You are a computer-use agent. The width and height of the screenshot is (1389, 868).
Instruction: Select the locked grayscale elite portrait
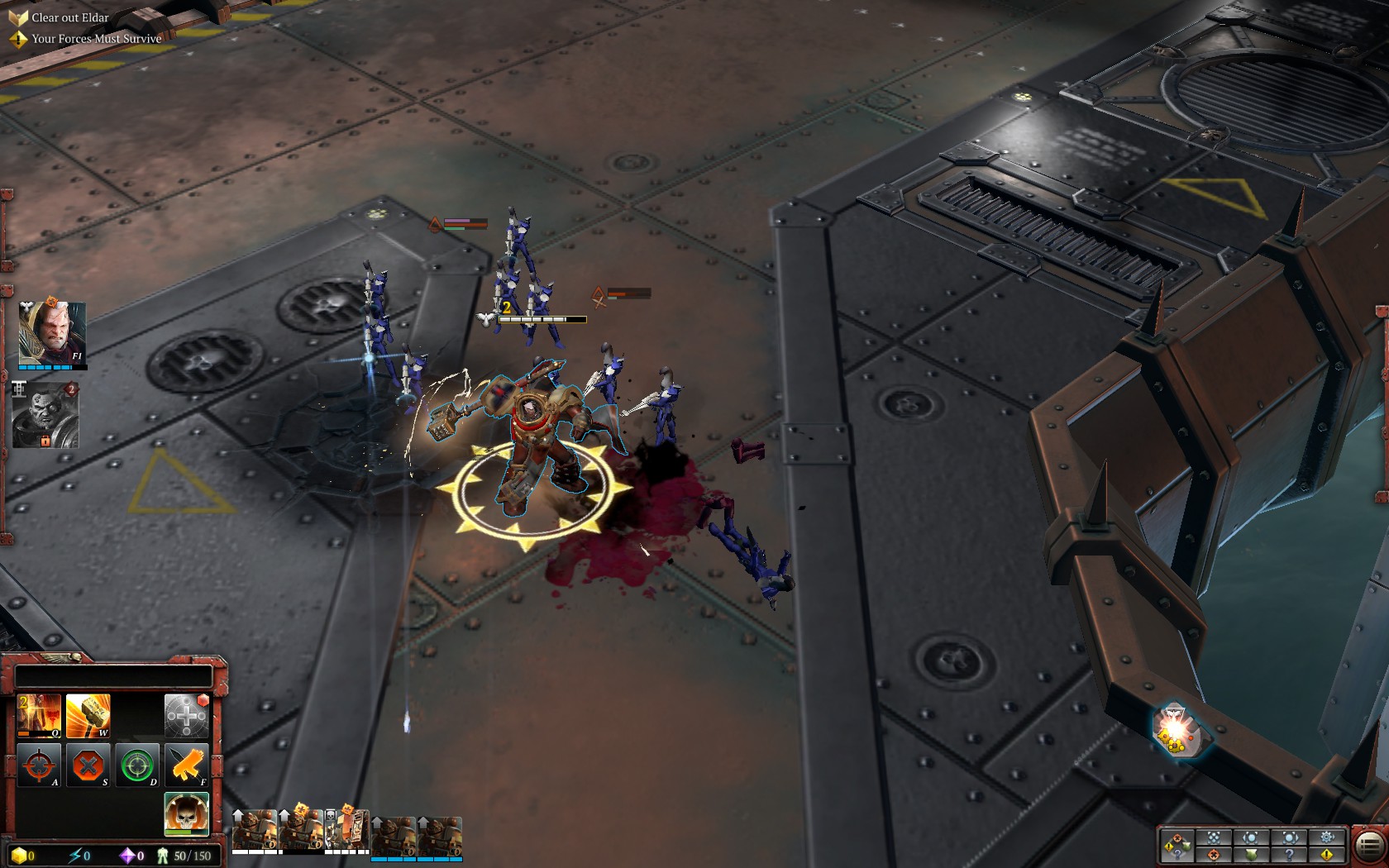(x=45, y=416)
